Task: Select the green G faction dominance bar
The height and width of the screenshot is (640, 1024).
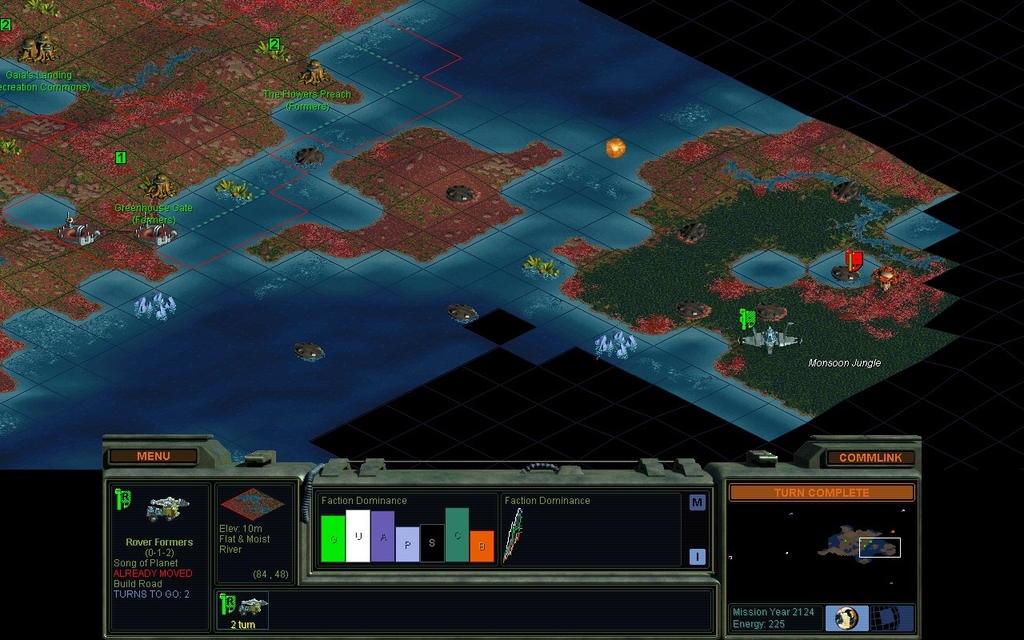Action: click(x=333, y=538)
